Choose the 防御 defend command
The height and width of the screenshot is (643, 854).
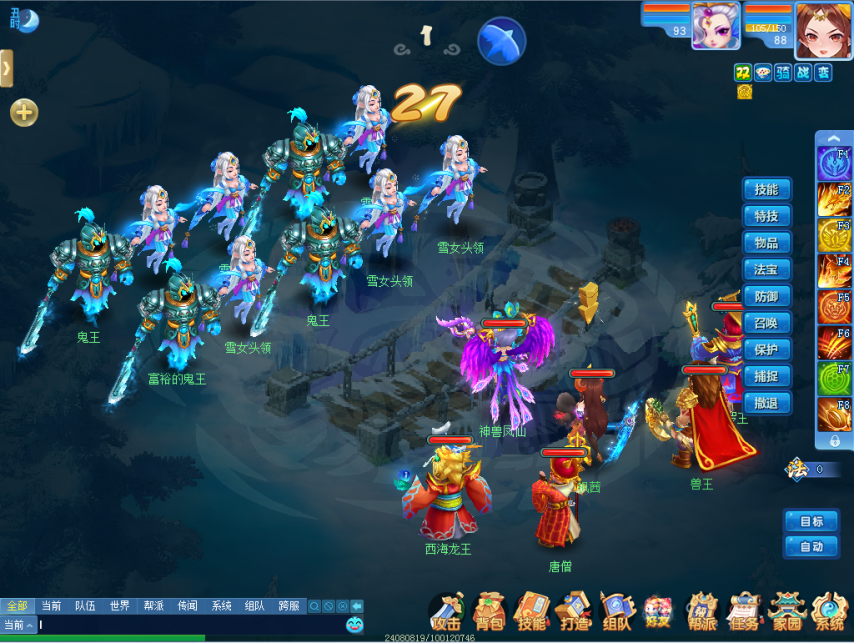tap(767, 297)
